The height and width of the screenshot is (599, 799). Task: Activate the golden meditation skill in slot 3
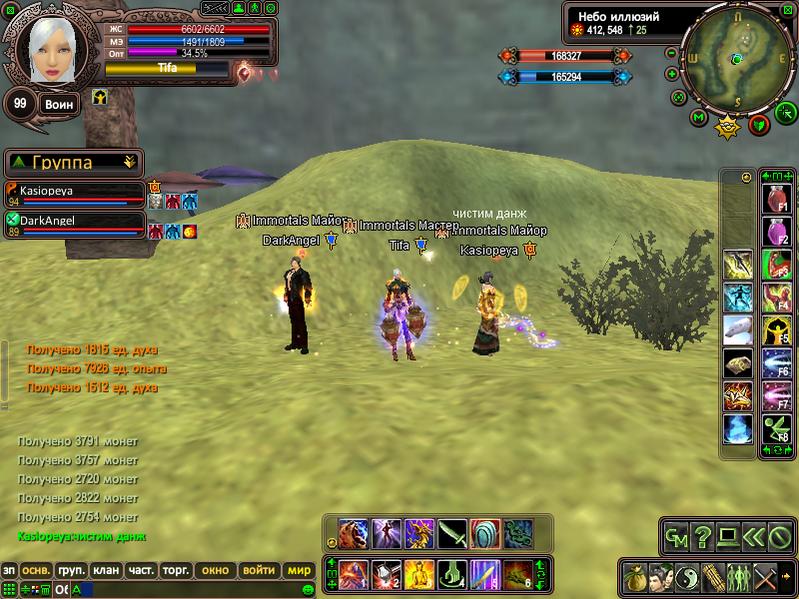click(x=419, y=575)
